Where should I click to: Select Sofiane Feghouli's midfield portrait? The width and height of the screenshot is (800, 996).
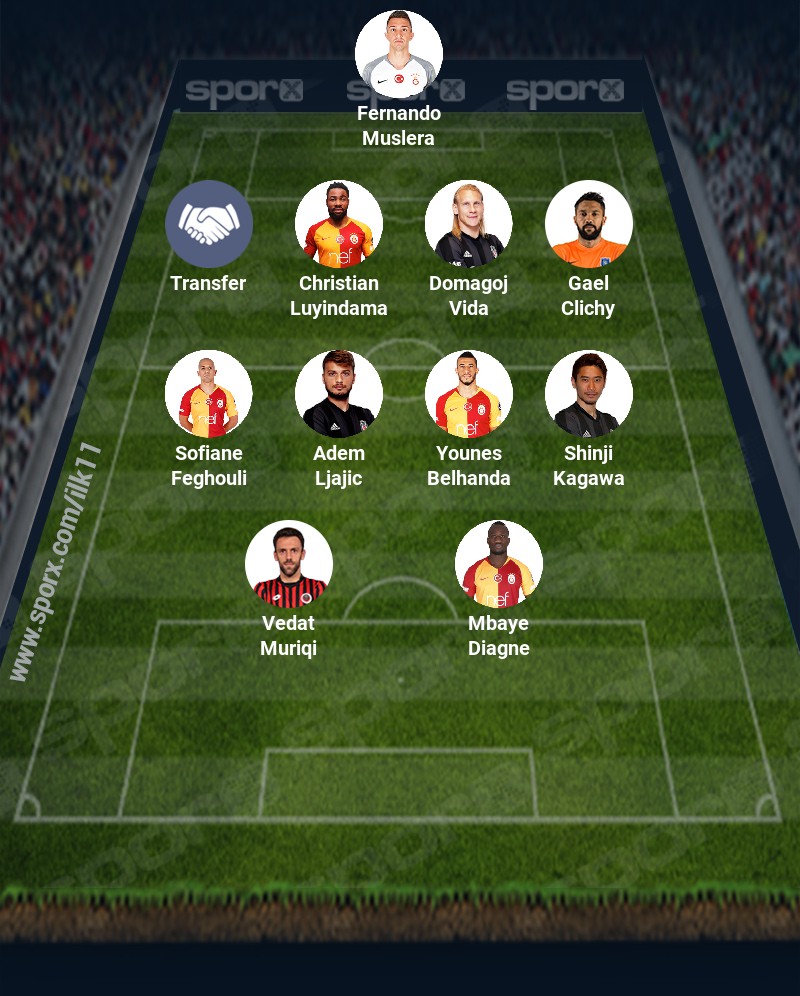click(209, 394)
